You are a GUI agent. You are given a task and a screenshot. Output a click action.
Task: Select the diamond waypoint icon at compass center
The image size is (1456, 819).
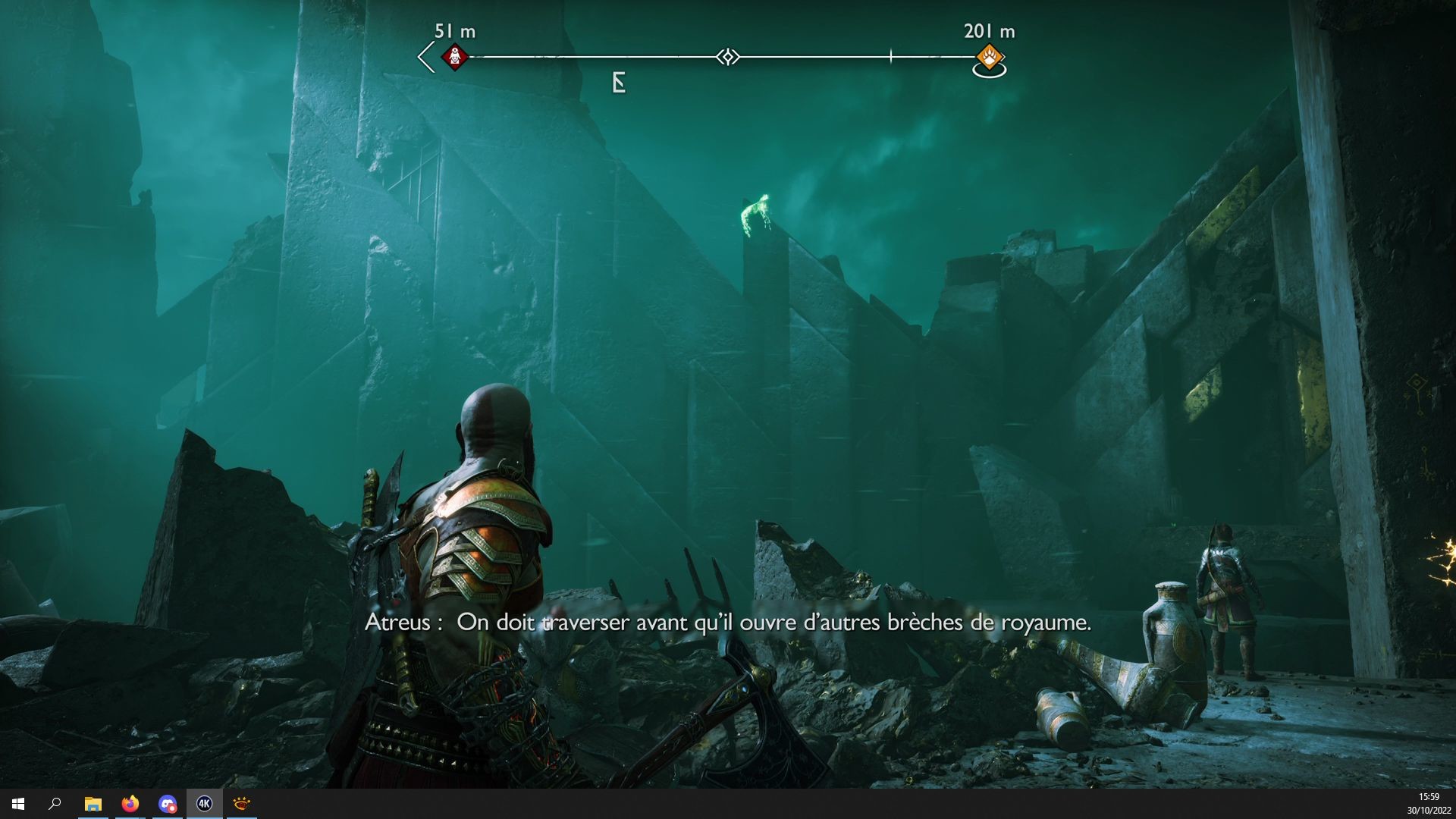point(728,55)
